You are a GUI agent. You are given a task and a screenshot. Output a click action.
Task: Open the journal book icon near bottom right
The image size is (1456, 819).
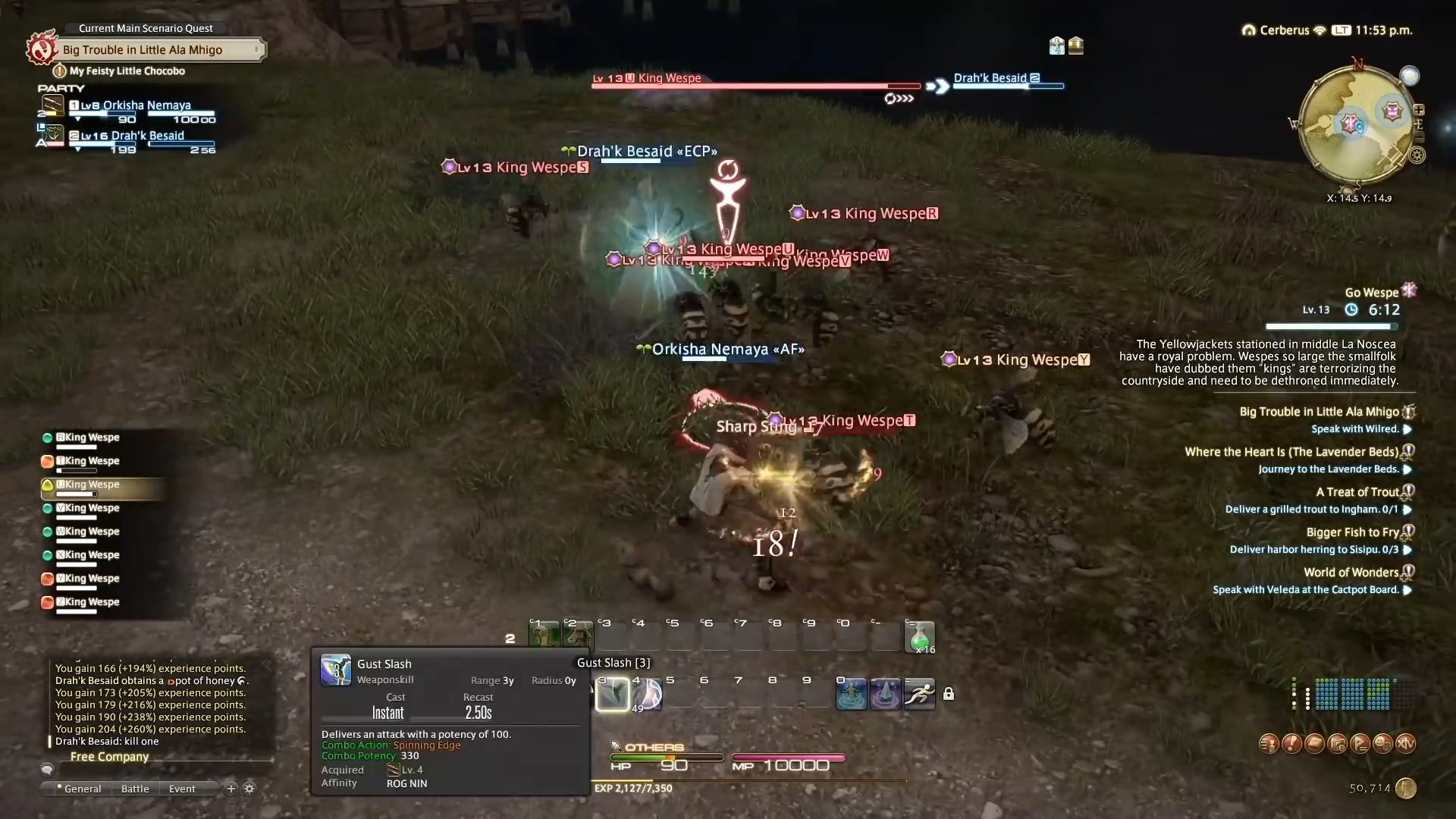pyautogui.click(x=1314, y=743)
